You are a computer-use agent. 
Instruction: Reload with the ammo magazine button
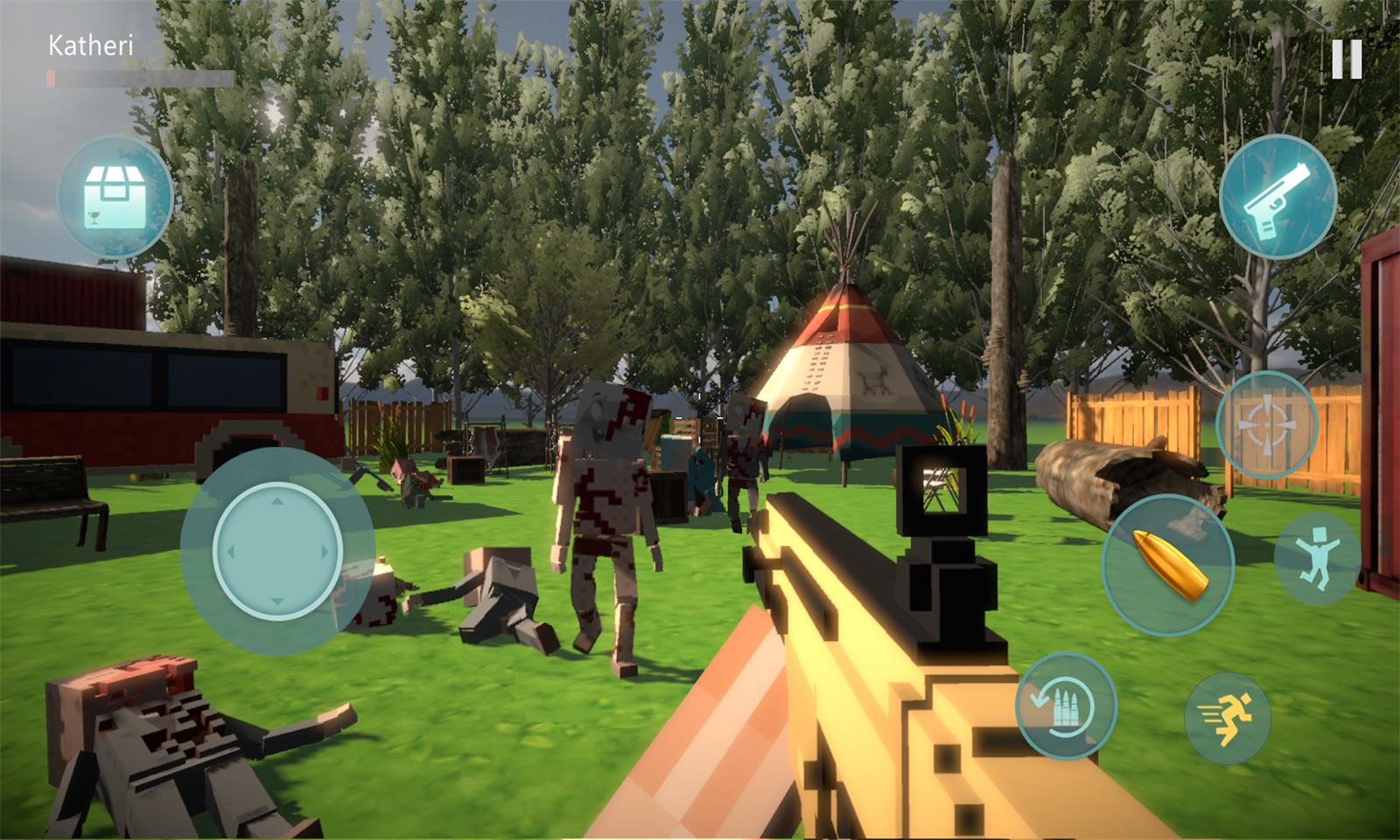pyautogui.click(x=1065, y=706)
